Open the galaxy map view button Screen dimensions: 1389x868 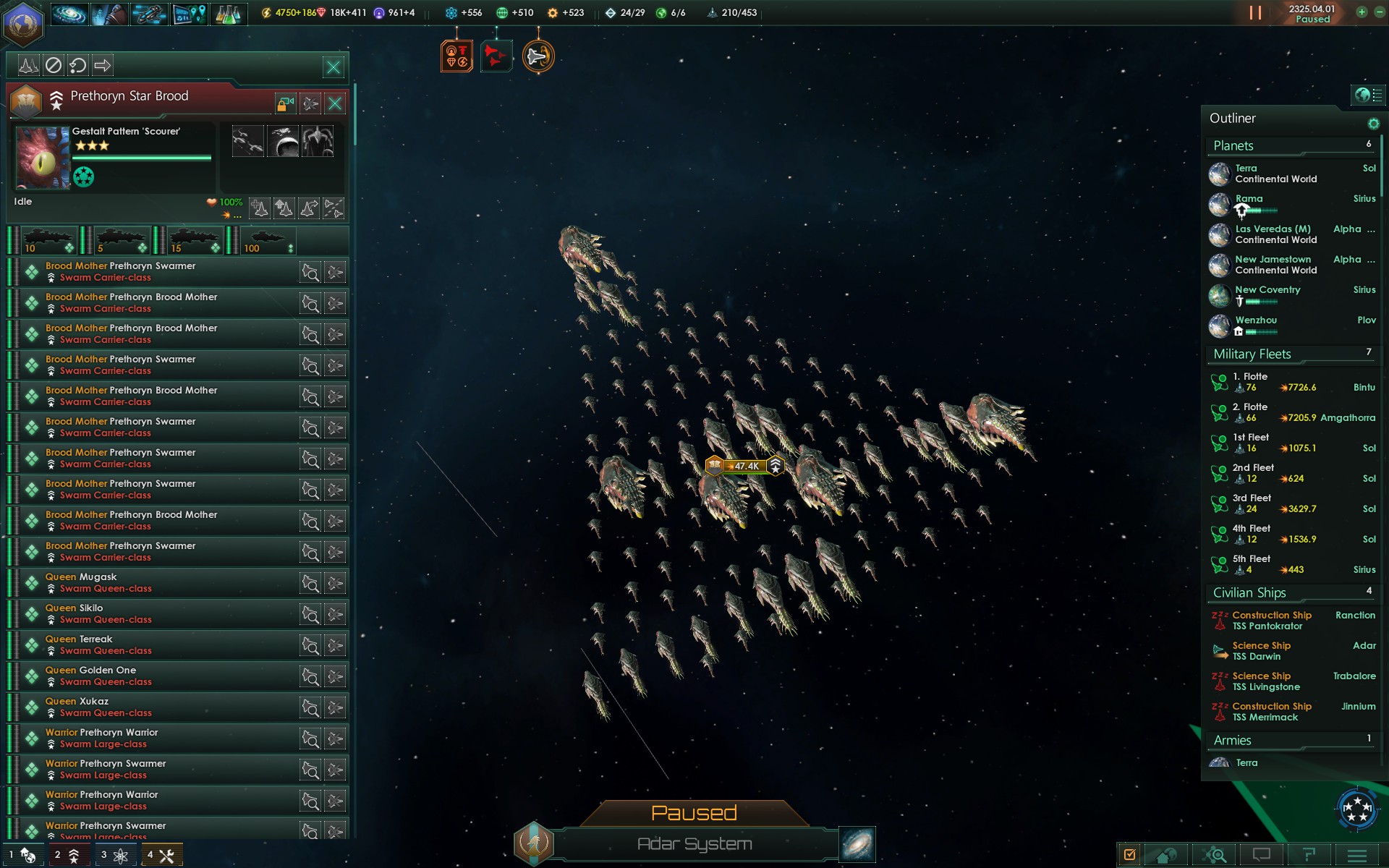tap(857, 844)
